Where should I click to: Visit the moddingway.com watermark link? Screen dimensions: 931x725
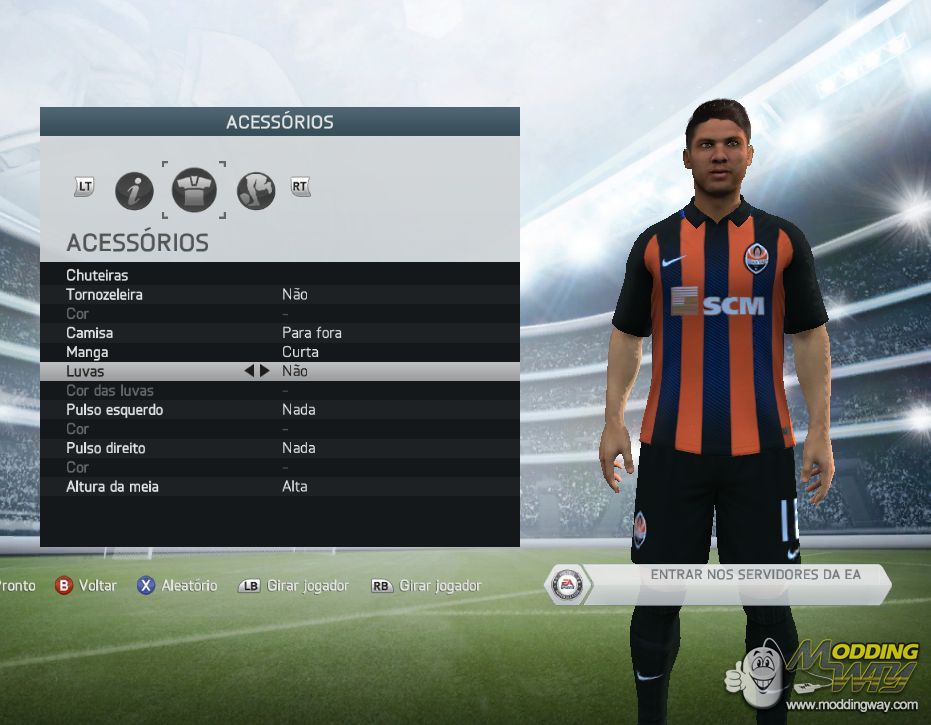click(x=850, y=705)
